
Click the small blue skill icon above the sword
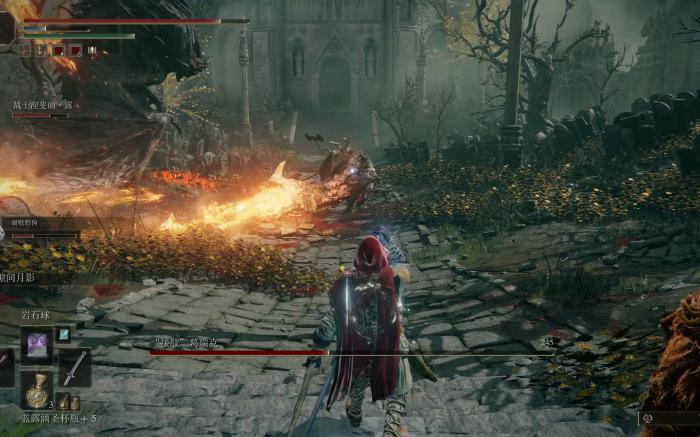[x=64, y=335]
